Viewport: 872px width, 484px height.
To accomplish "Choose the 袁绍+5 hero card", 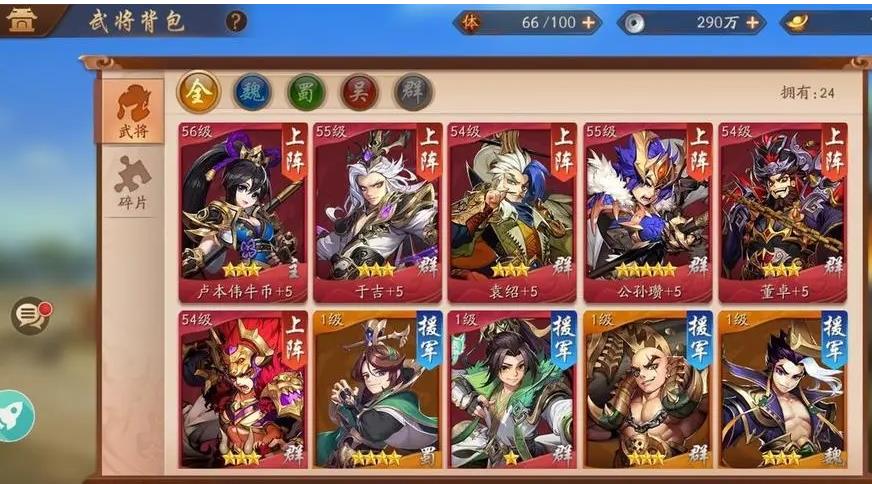I will point(512,212).
